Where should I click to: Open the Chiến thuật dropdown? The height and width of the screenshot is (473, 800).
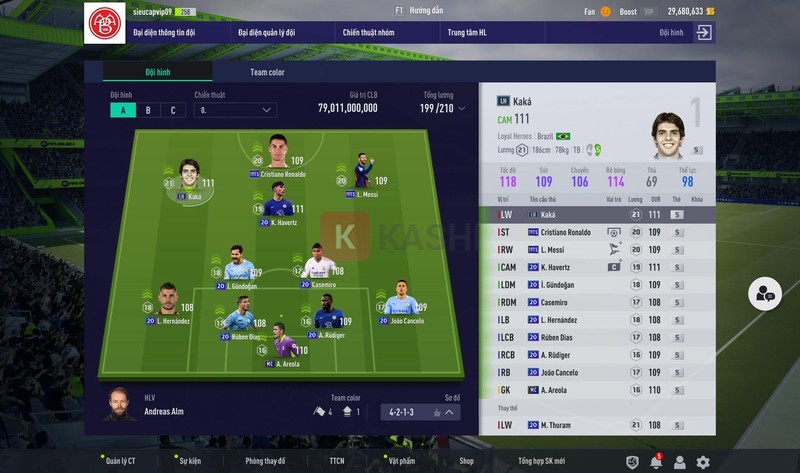click(235, 110)
